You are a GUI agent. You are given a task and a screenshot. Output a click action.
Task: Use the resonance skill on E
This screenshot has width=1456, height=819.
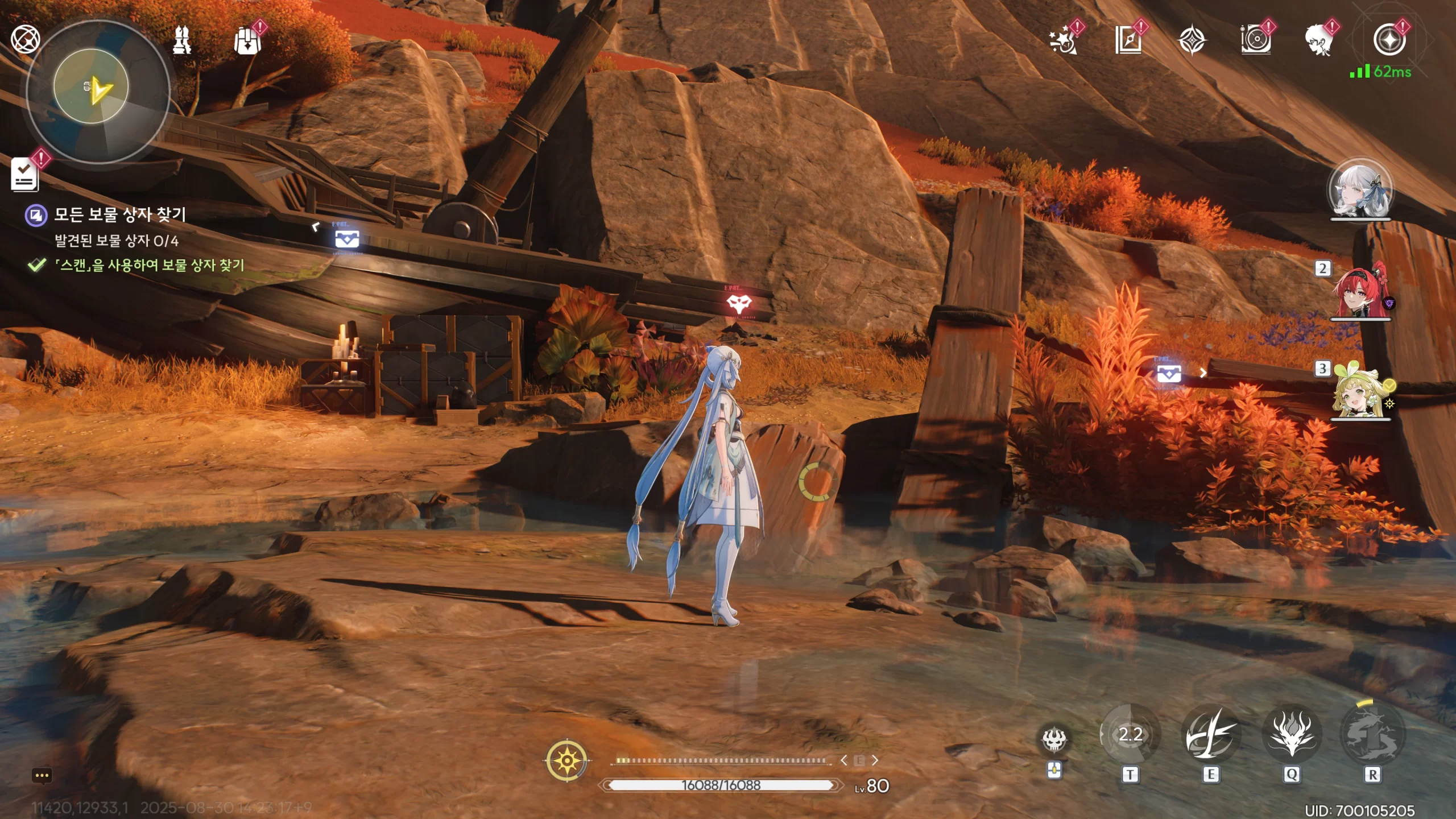1210,735
